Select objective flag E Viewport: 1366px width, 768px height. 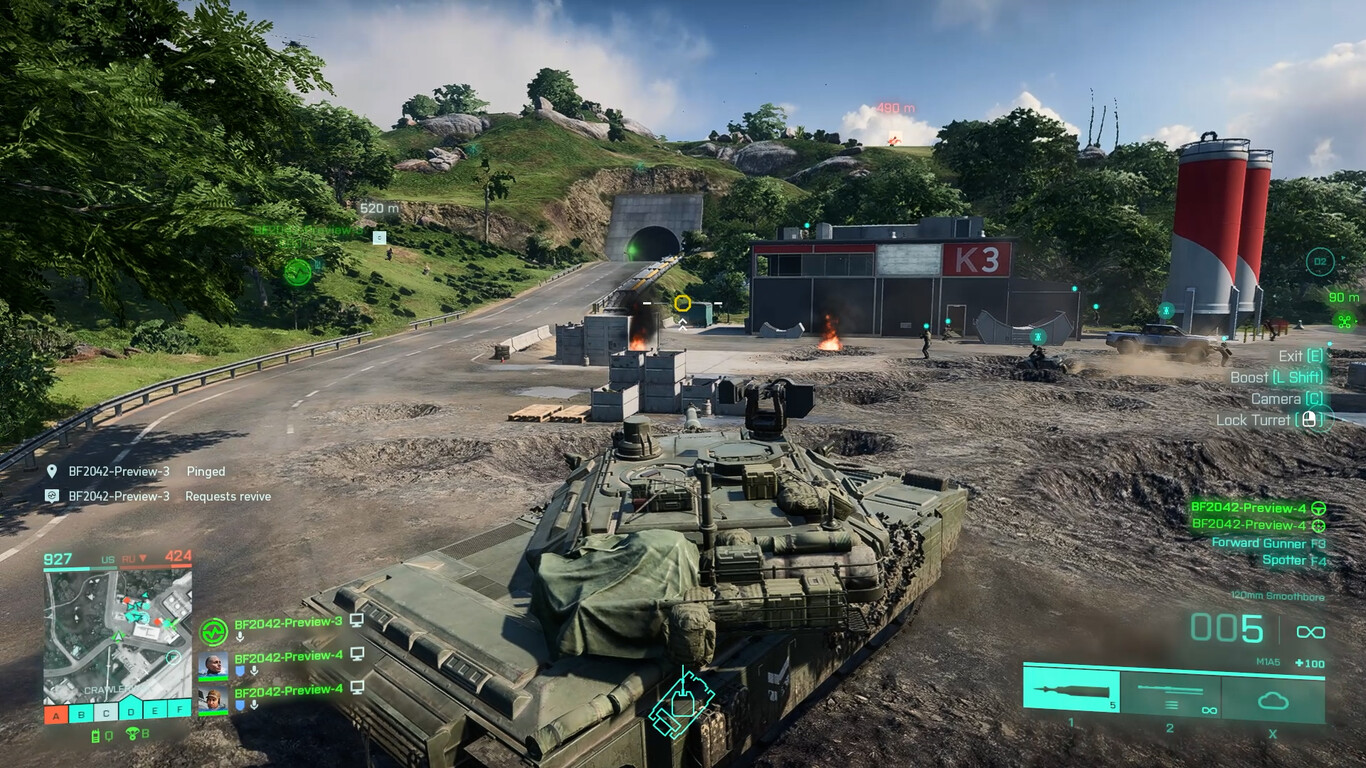click(155, 712)
